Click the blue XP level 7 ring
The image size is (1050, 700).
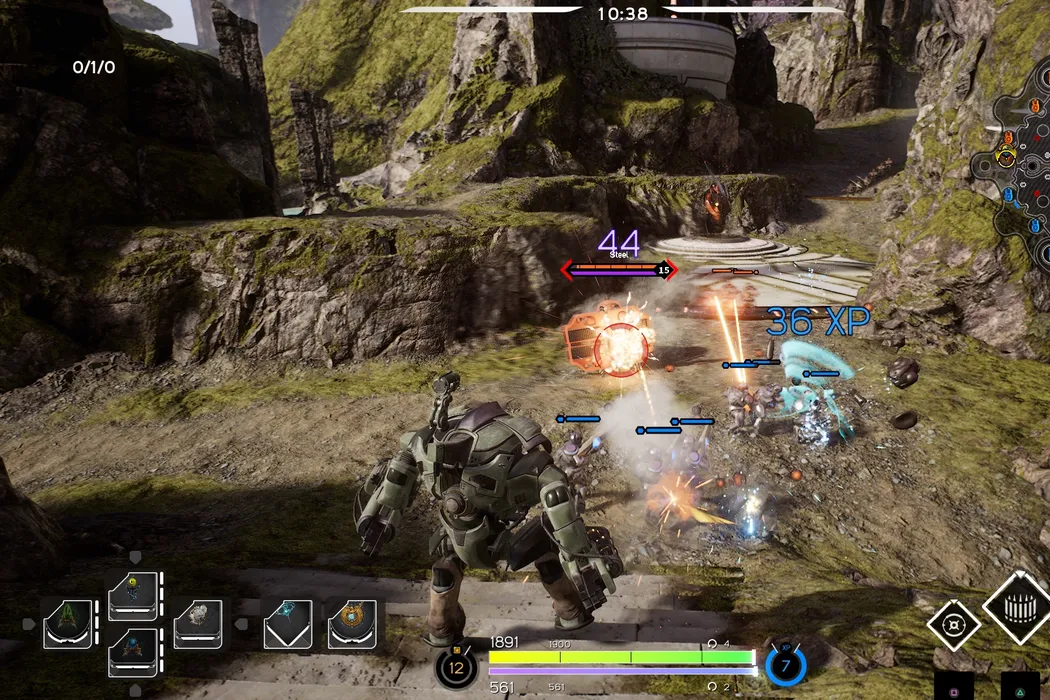pos(785,666)
